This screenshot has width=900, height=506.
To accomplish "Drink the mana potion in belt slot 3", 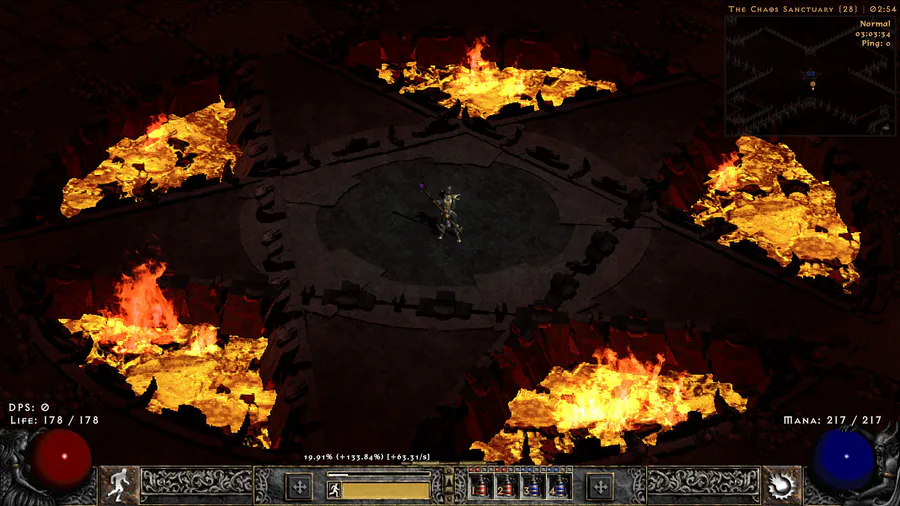I will pos(532,487).
